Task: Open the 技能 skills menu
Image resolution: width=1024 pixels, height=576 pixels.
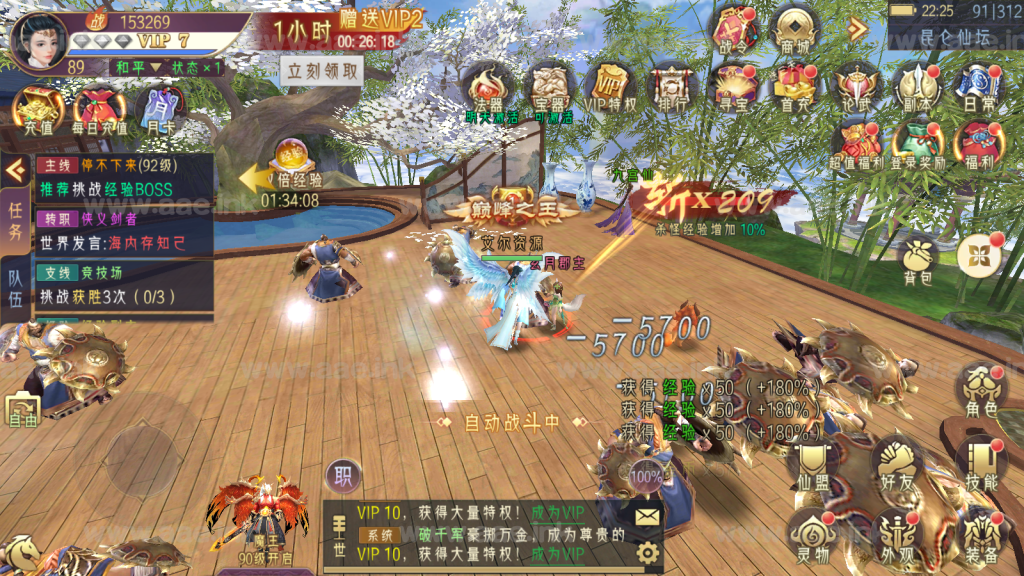Action: tap(980, 462)
